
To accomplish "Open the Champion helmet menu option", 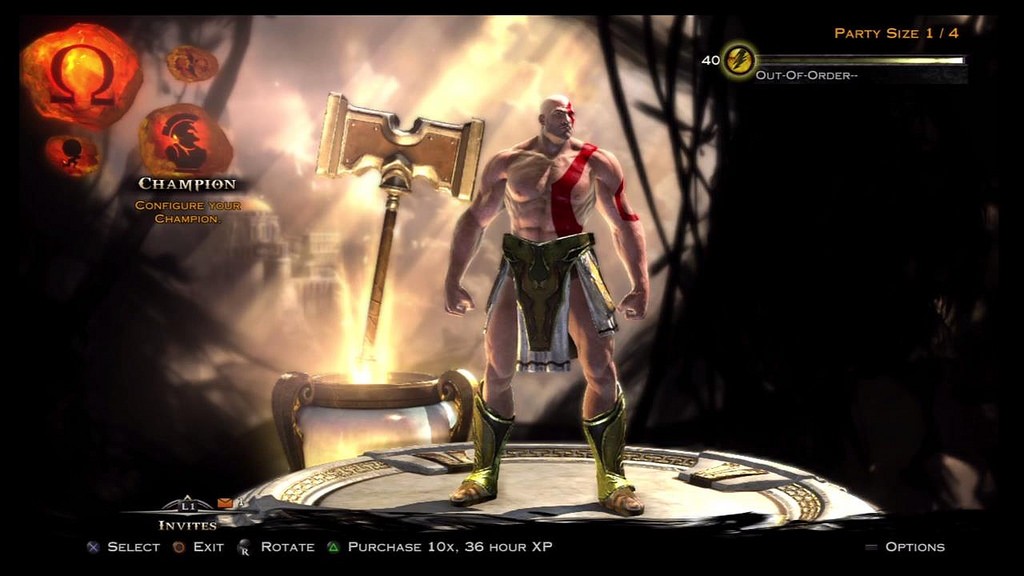I will click(186, 141).
